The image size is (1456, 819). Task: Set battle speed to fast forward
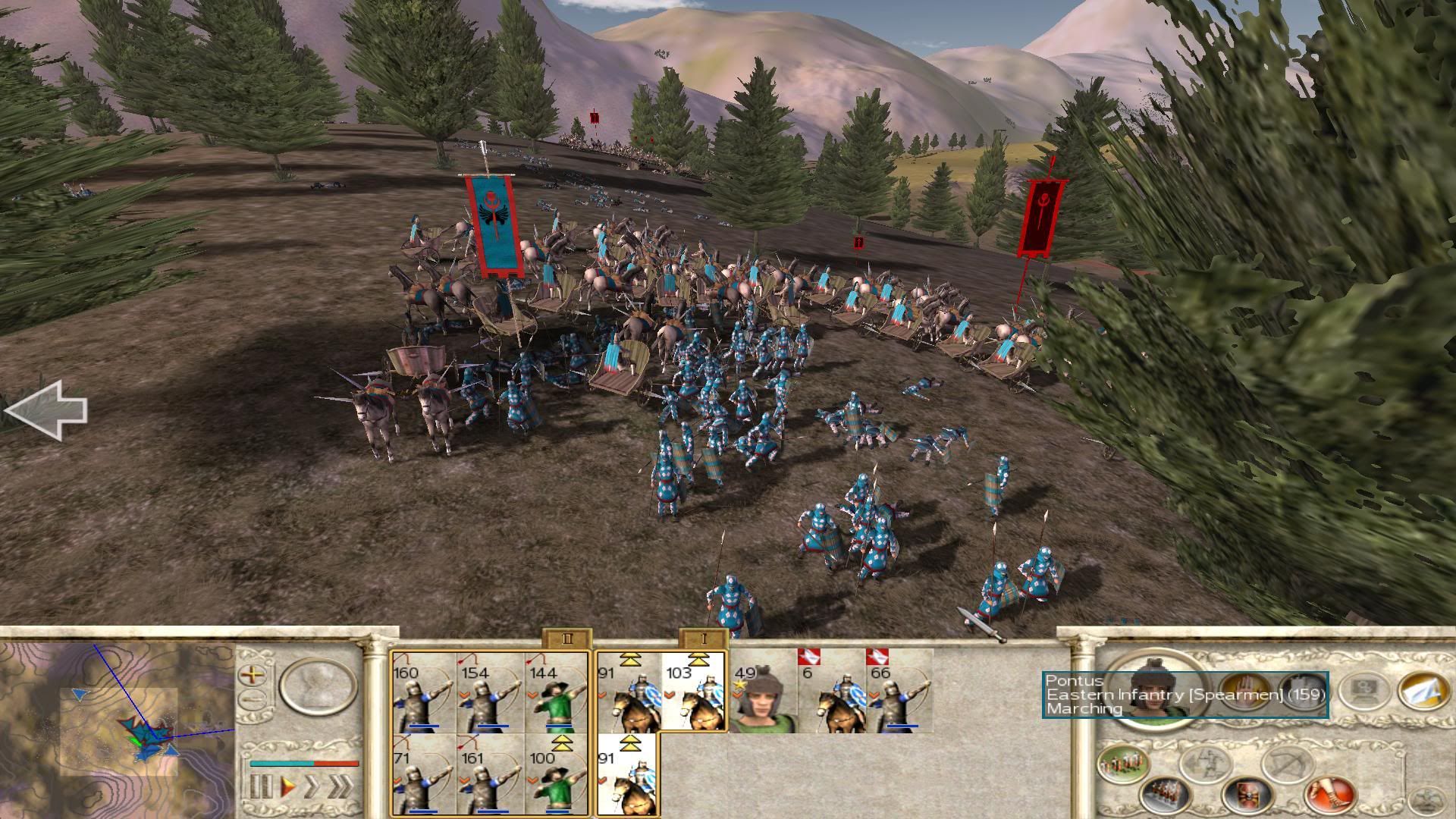coord(312,787)
